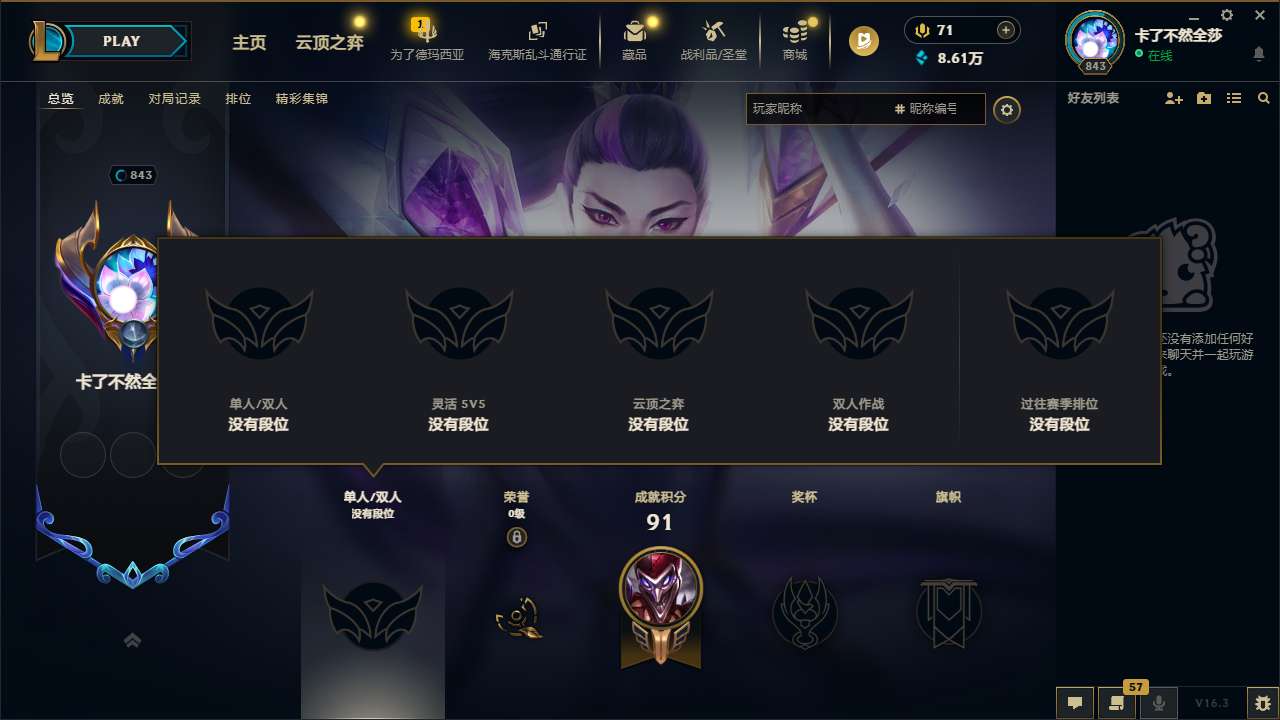Click the 玩家昵称 search input field
Viewport: 1280px width, 720px height.
tap(820, 109)
